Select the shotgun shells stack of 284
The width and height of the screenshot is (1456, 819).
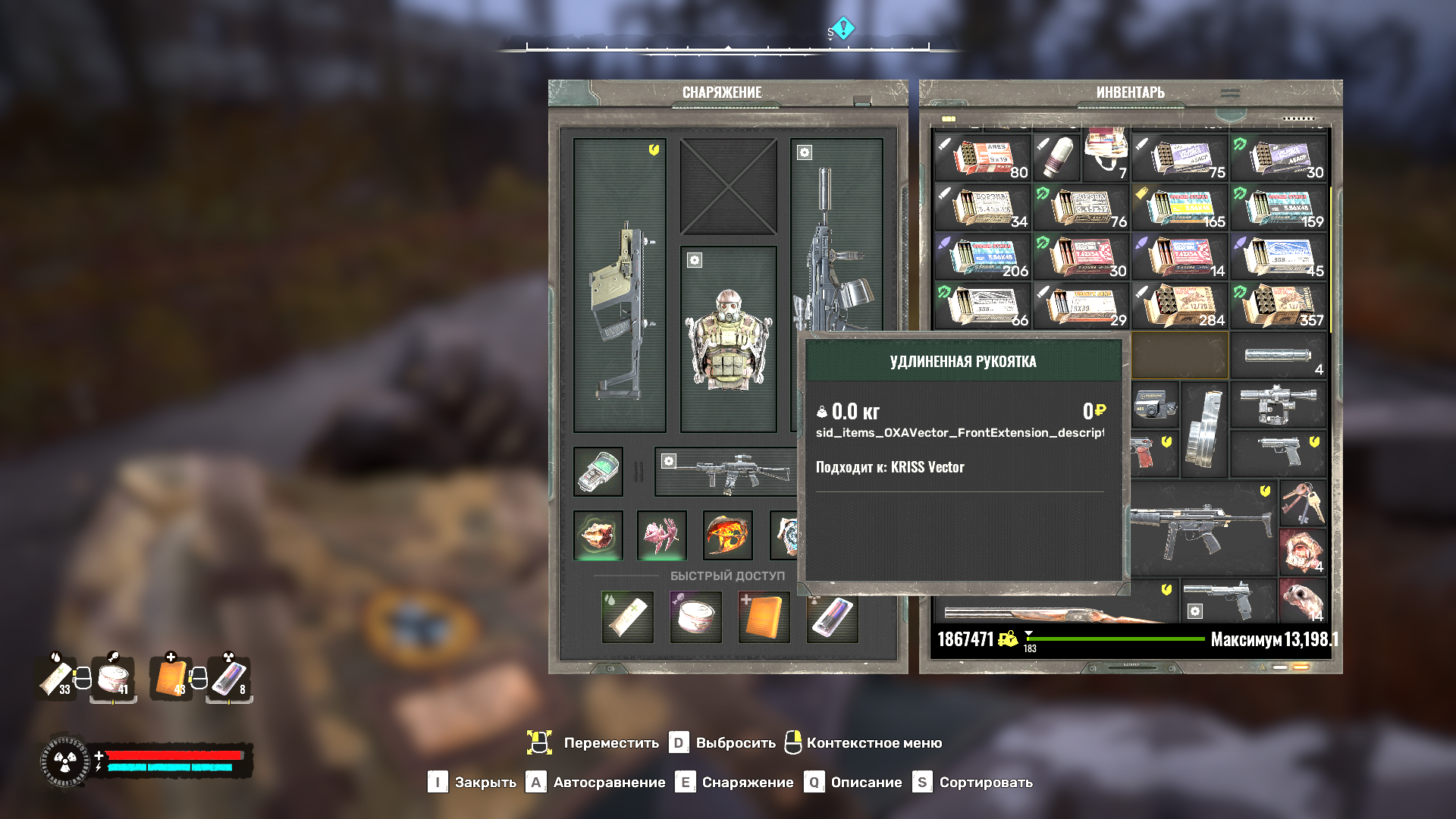(1179, 306)
